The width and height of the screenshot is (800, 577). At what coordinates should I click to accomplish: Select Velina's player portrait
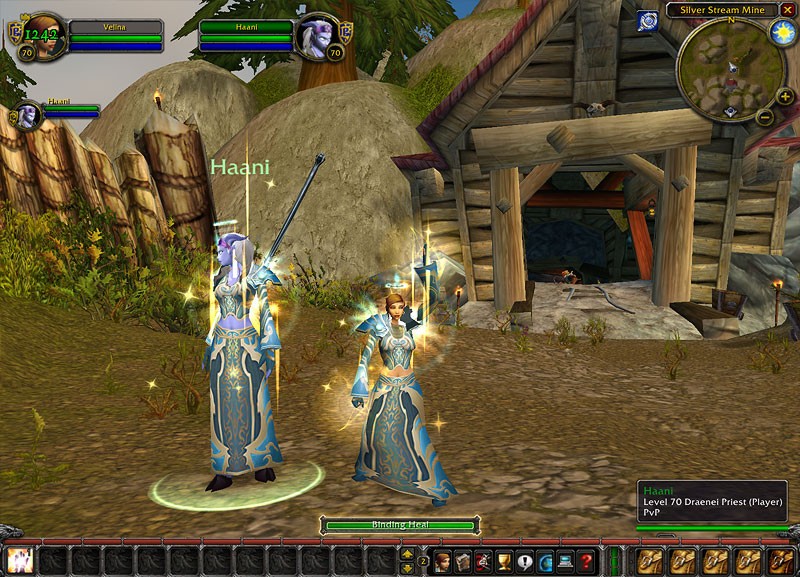44,37
